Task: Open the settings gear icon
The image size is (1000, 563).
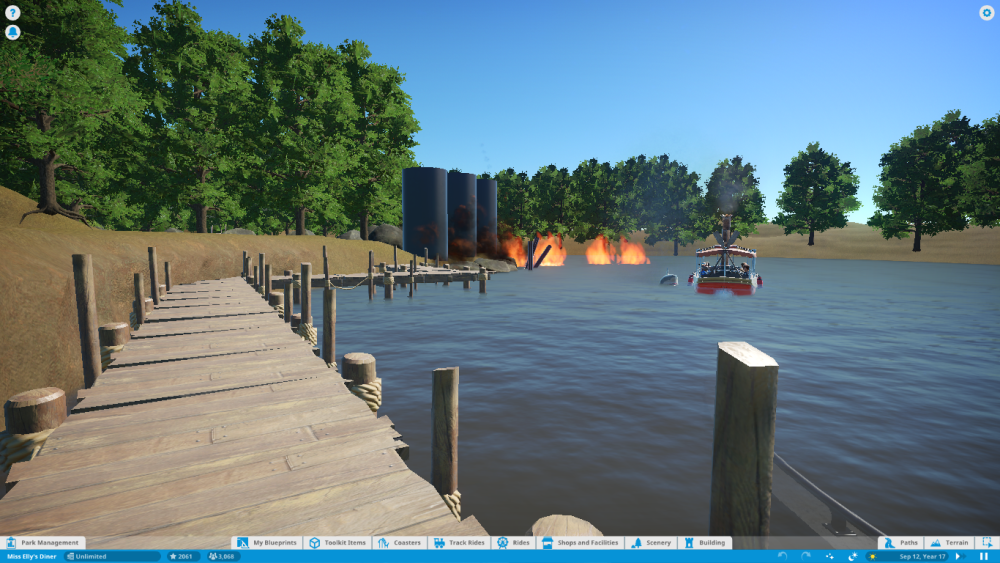Action: tap(986, 13)
